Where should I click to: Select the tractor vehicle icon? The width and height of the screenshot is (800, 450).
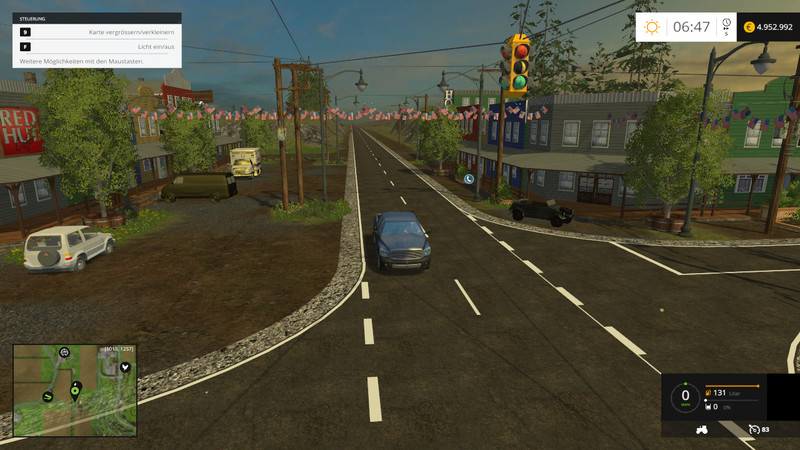703,430
